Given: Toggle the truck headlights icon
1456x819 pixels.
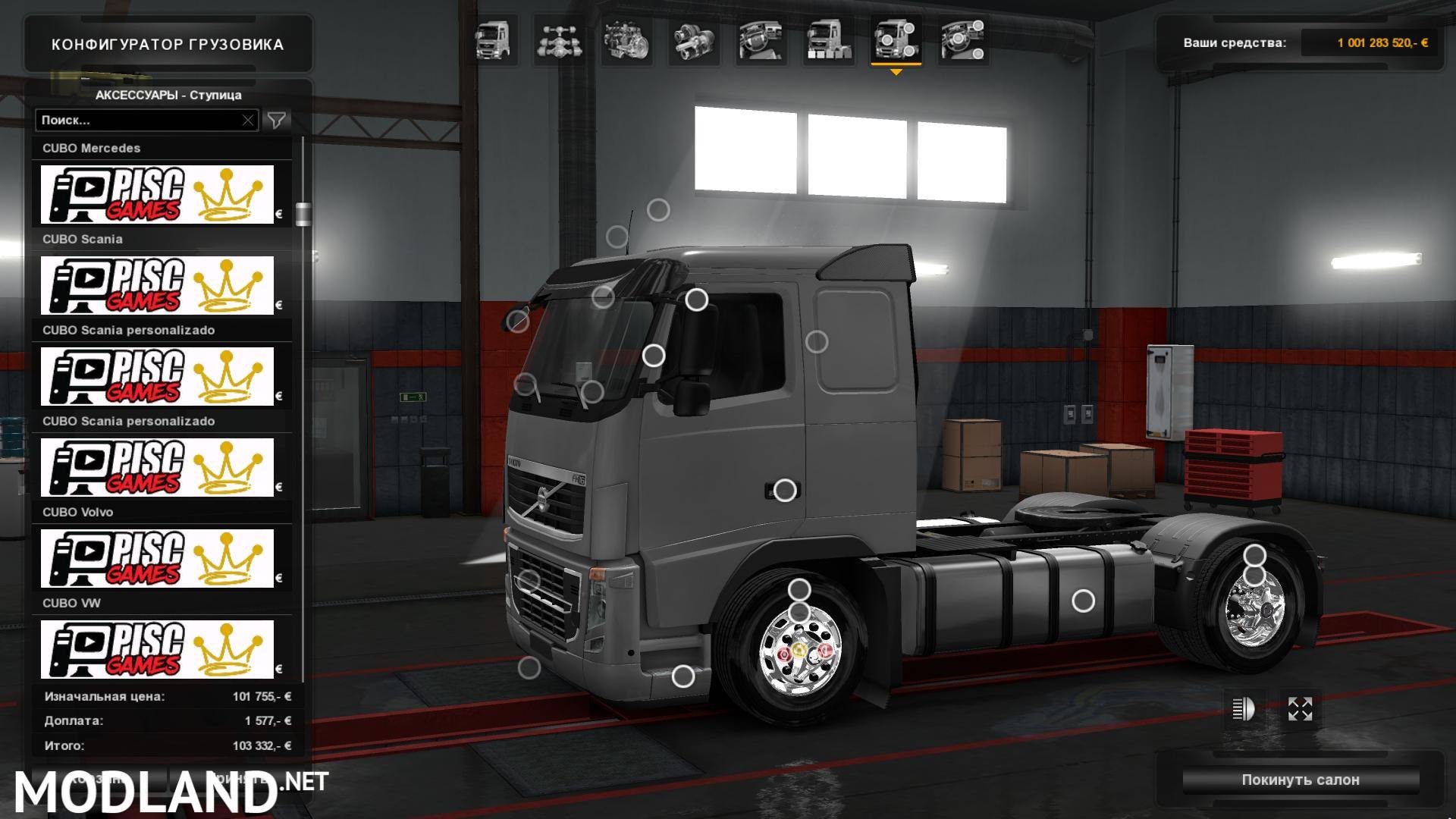Looking at the screenshot, I should click(x=1244, y=710).
